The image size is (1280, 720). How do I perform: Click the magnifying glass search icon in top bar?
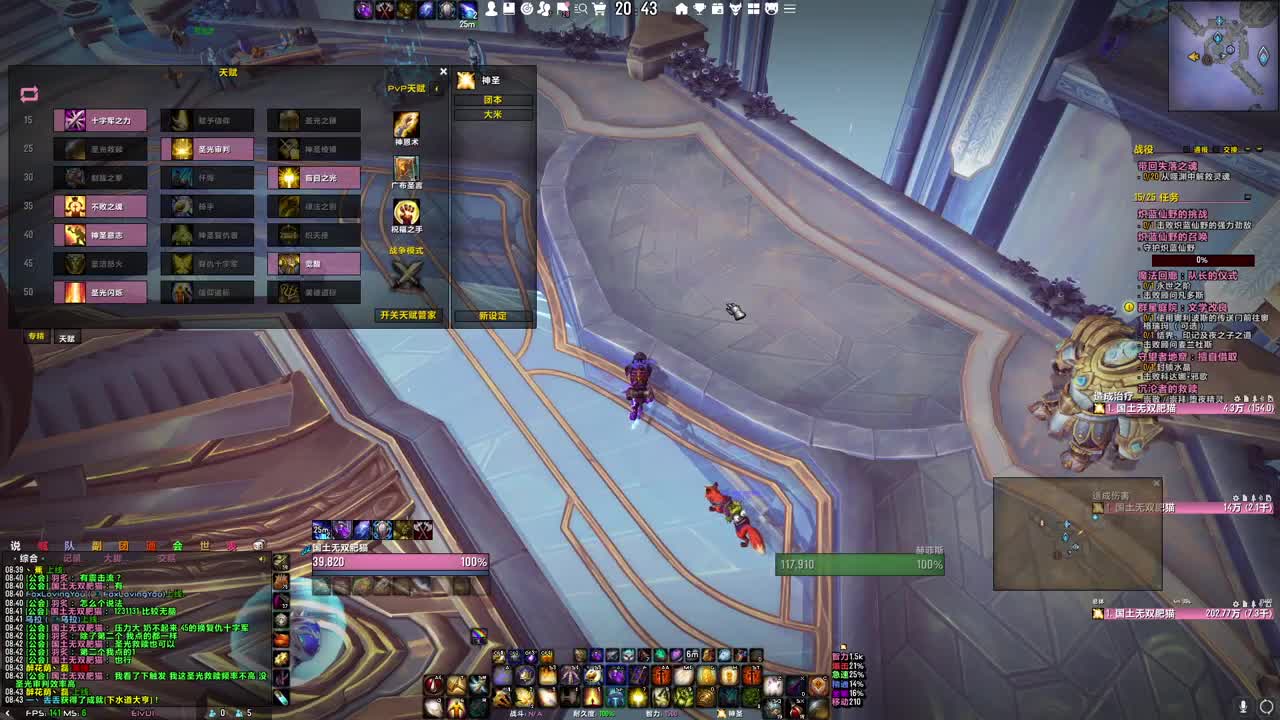click(581, 9)
